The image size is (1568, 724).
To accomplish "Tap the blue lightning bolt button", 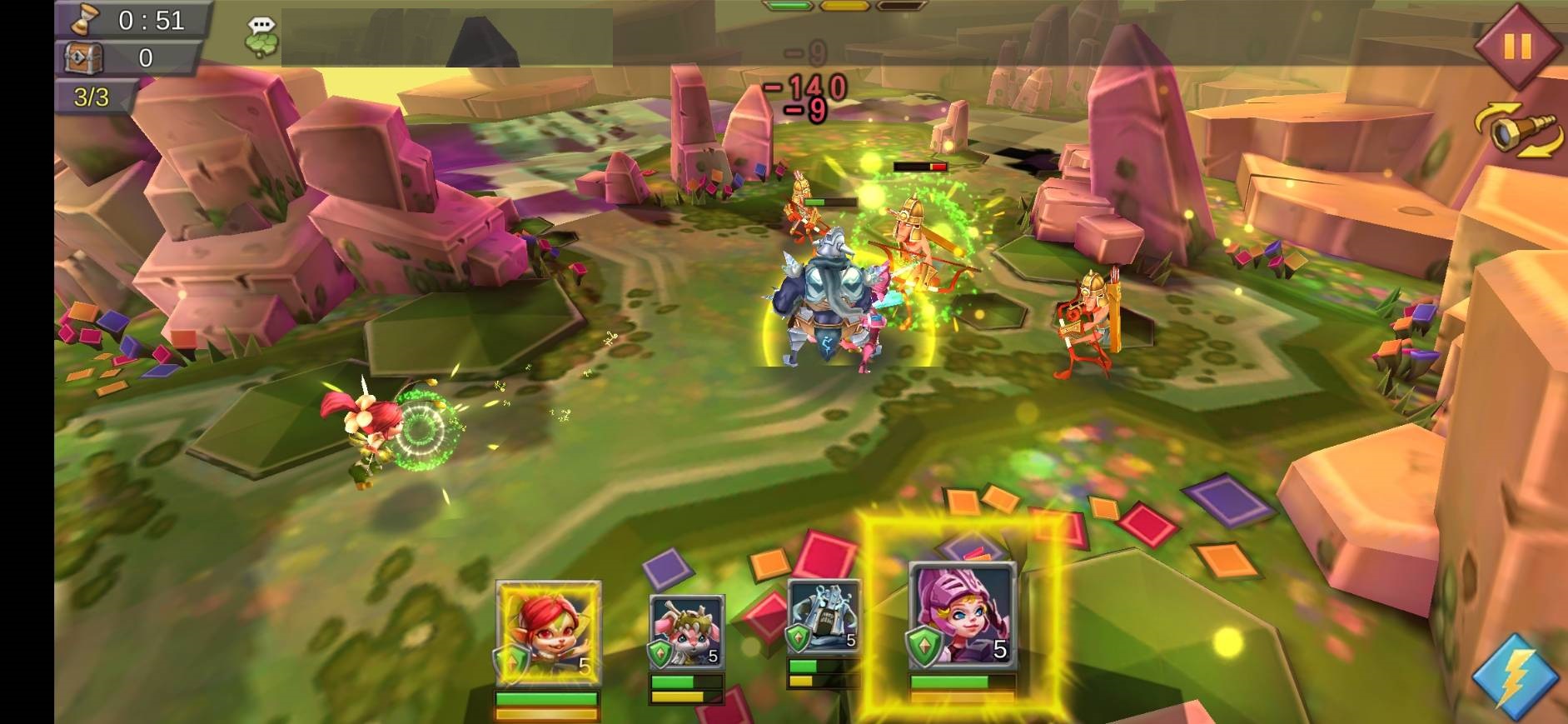I will tap(1516, 676).
